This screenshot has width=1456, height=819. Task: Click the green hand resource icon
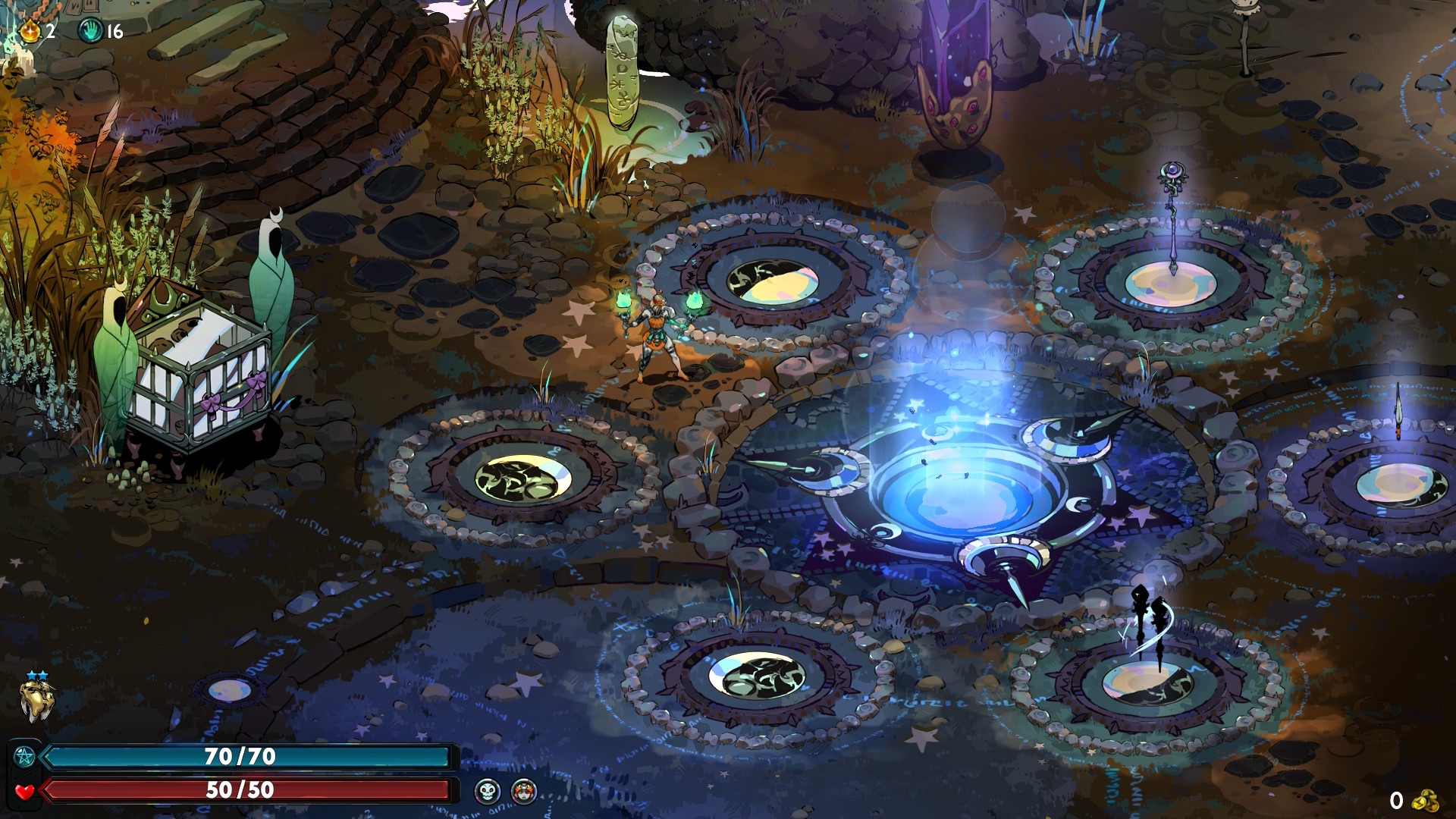(90, 30)
